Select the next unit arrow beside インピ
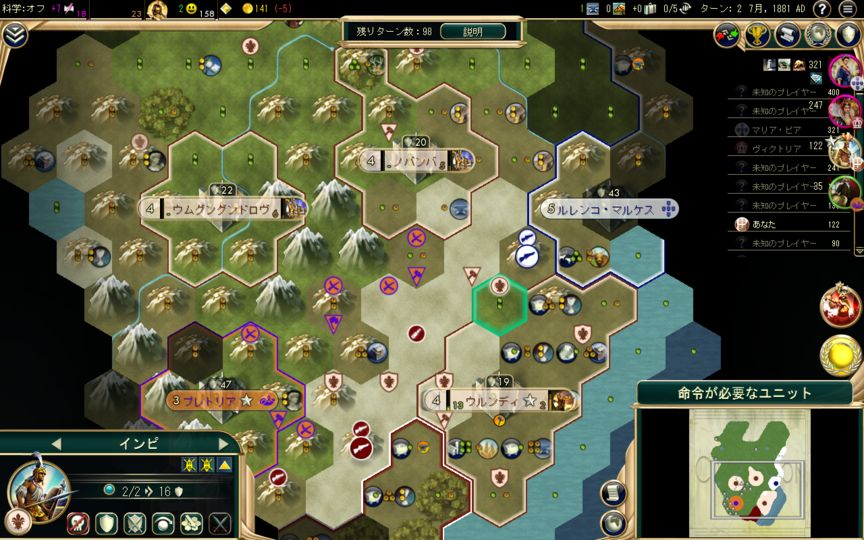This screenshot has width=864, height=540. click(223, 443)
